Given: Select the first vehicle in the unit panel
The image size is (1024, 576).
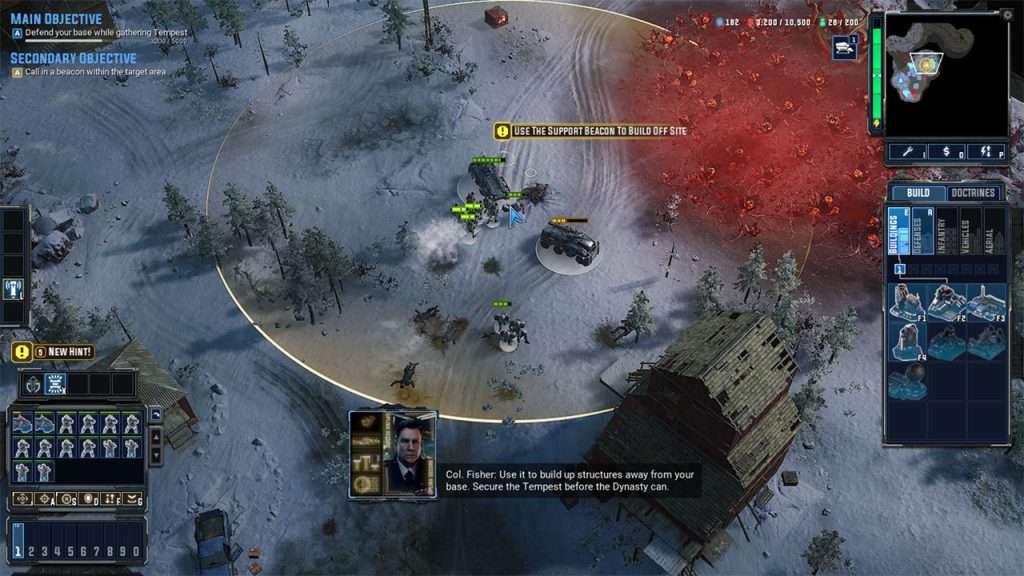Looking at the screenshot, I should tap(23, 423).
